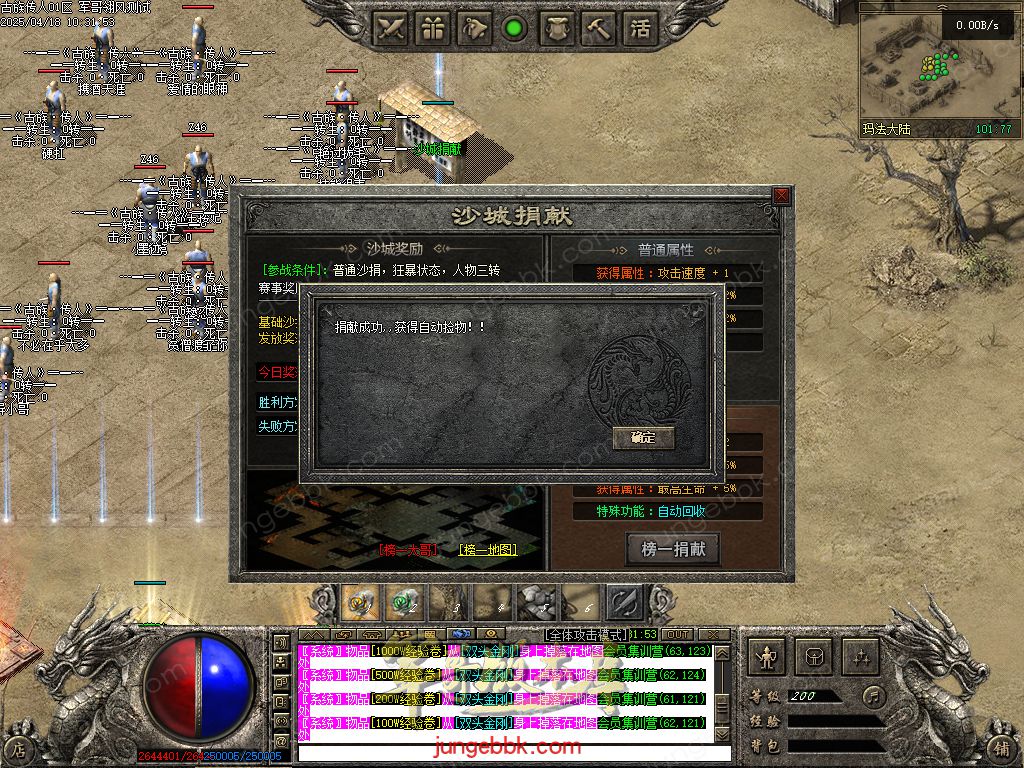Click the OUT button above chat
Screen dimensions: 1024x768
click(678, 635)
